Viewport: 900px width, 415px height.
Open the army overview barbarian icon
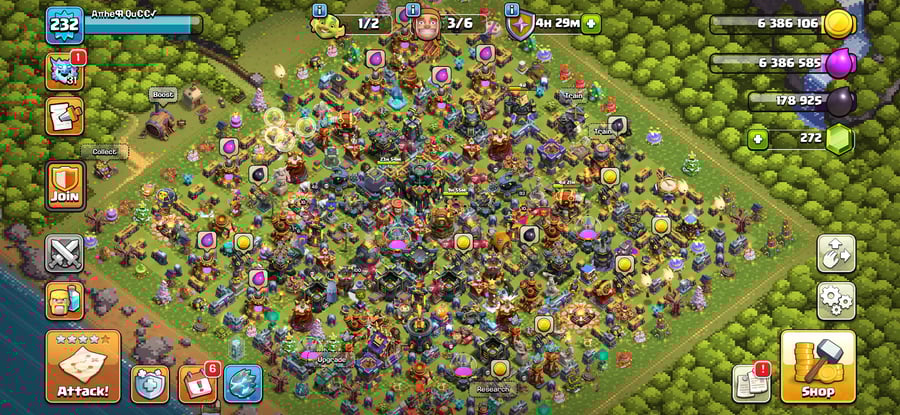[x=64, y=300]
